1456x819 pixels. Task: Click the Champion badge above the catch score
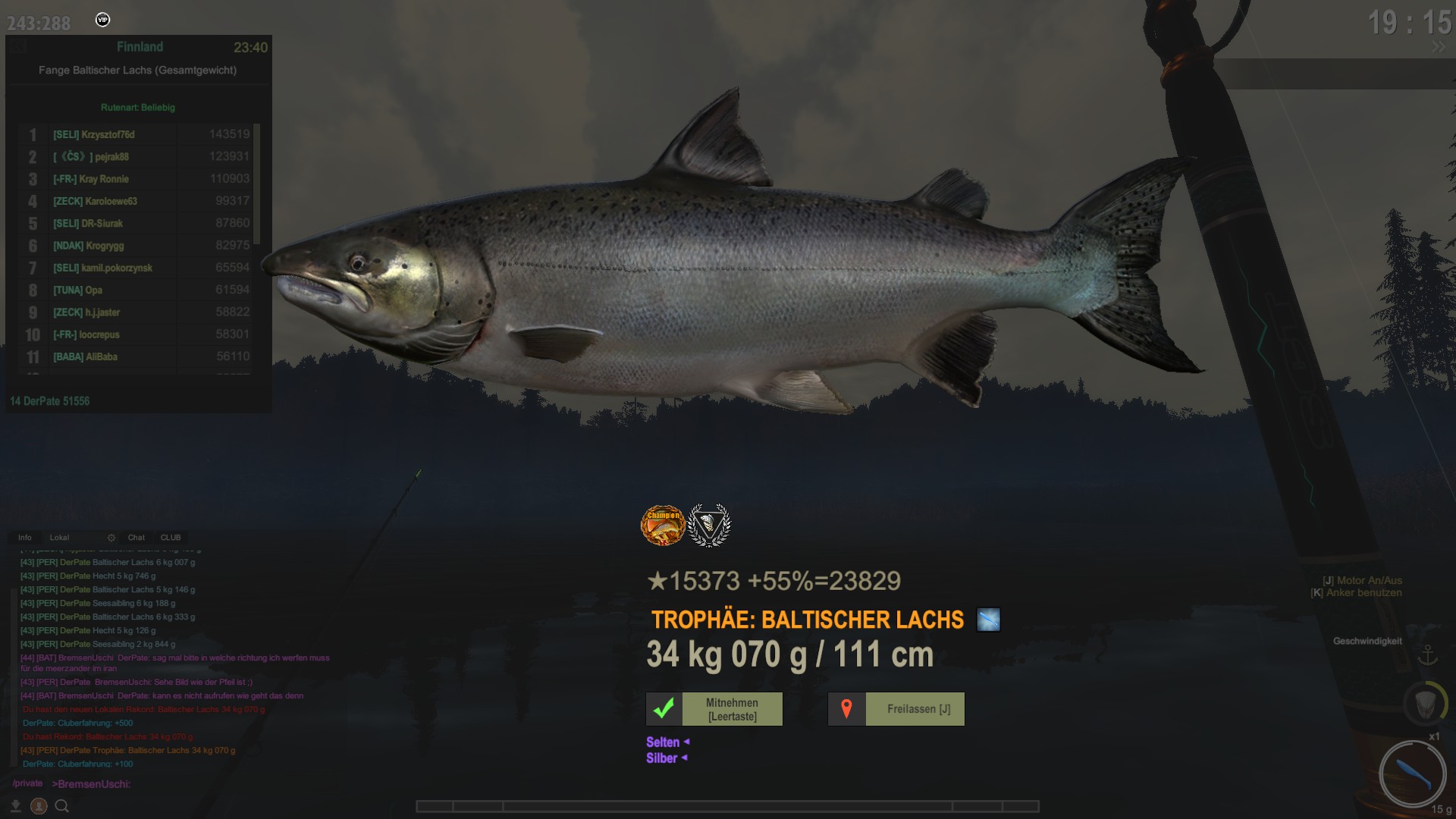(663, 525)
